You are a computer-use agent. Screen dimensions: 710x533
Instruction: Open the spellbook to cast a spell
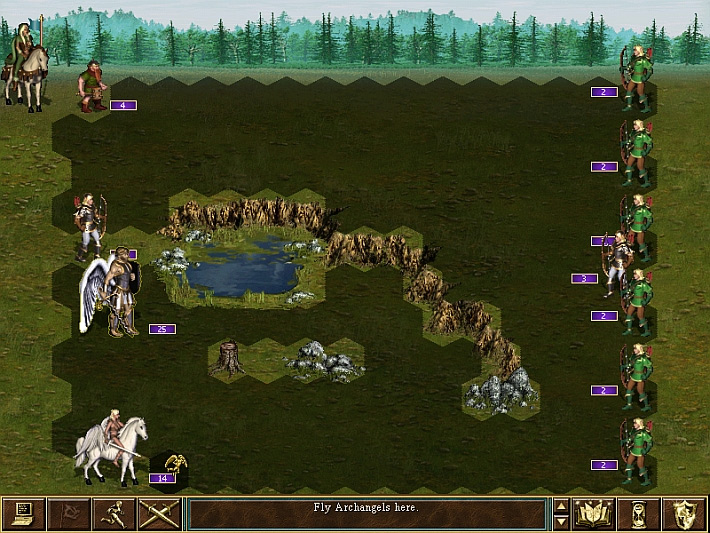(x=593, y=514)
